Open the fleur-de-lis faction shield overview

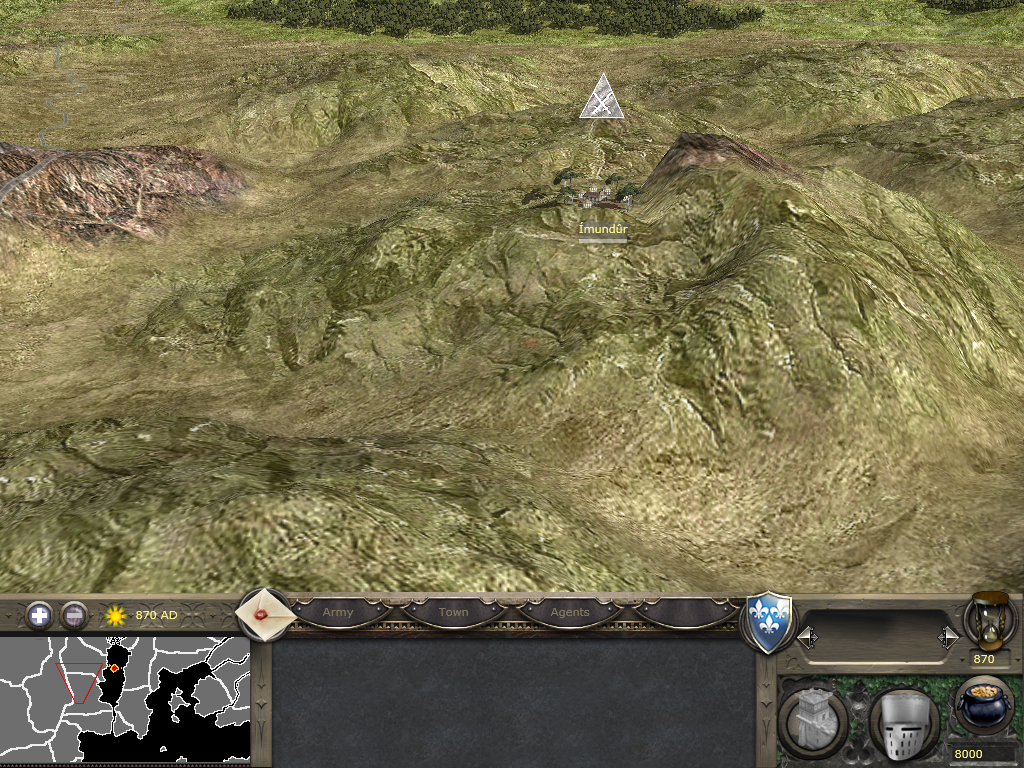click(x=770, y=623)
